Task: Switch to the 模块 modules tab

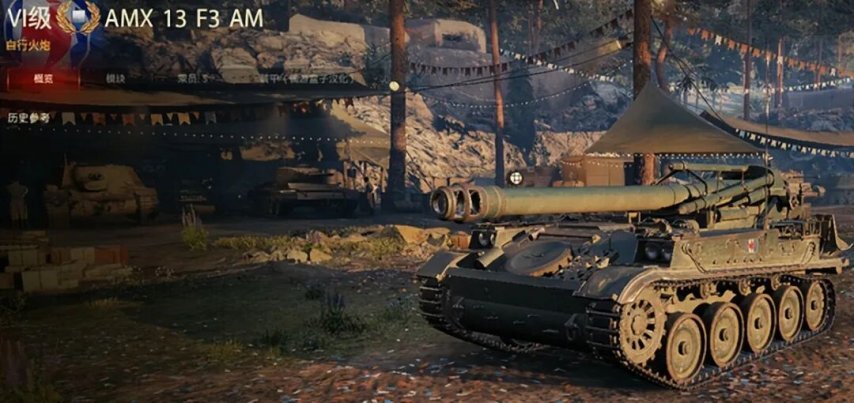Action: pos(116,78)
